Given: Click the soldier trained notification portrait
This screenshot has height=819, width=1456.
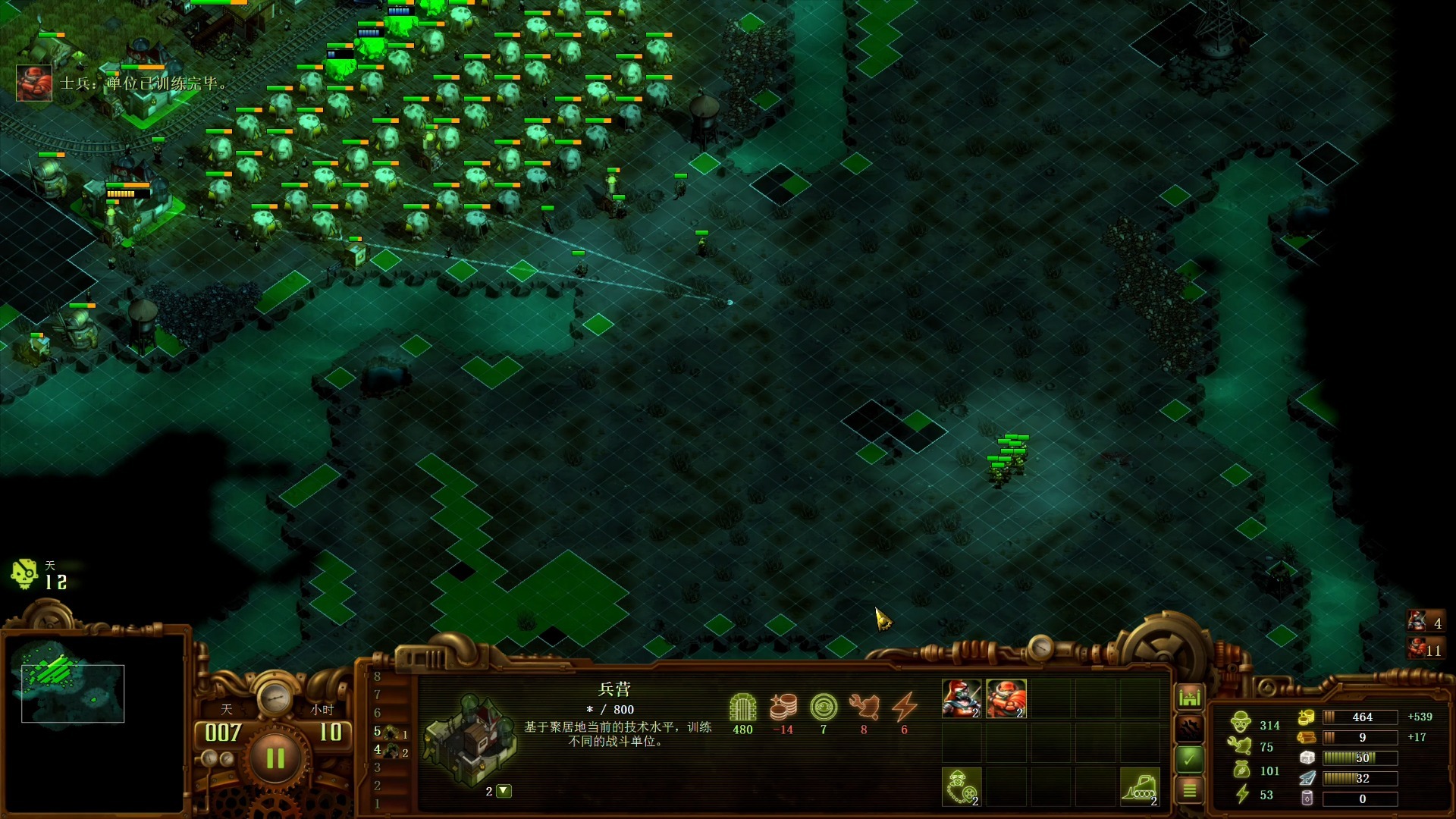Looking at the screenshot, I should tap(34, 83).
